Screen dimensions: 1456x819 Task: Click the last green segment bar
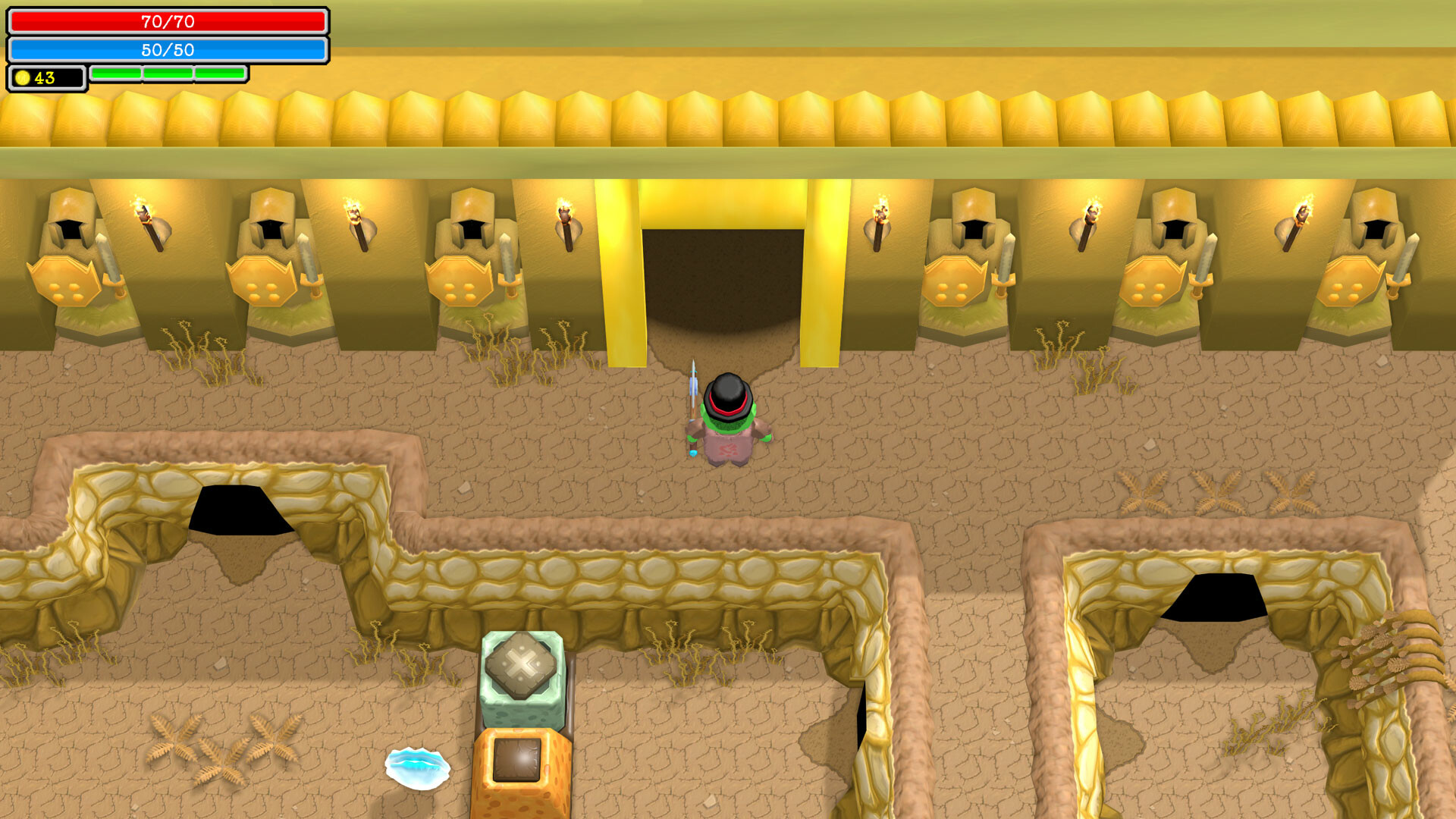tap(221, 73)
